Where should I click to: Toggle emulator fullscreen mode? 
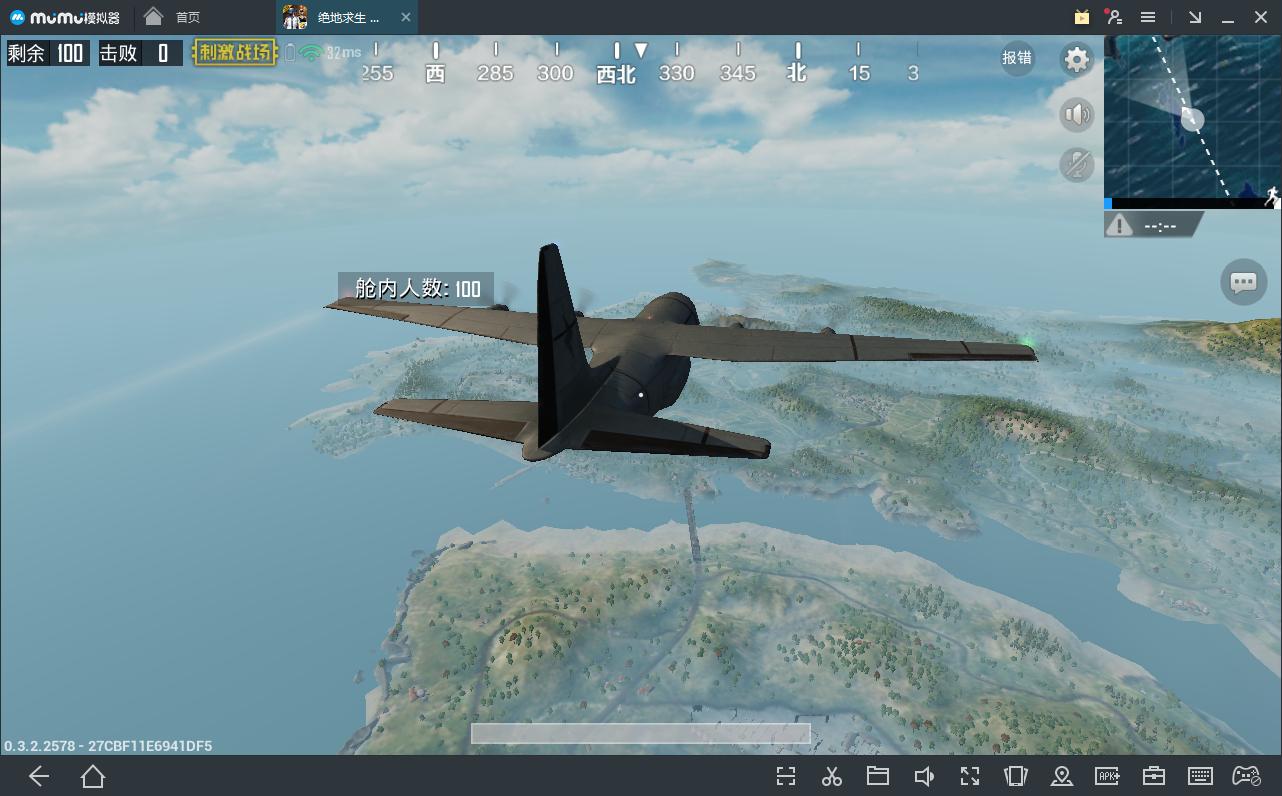(x=969, y=776)
